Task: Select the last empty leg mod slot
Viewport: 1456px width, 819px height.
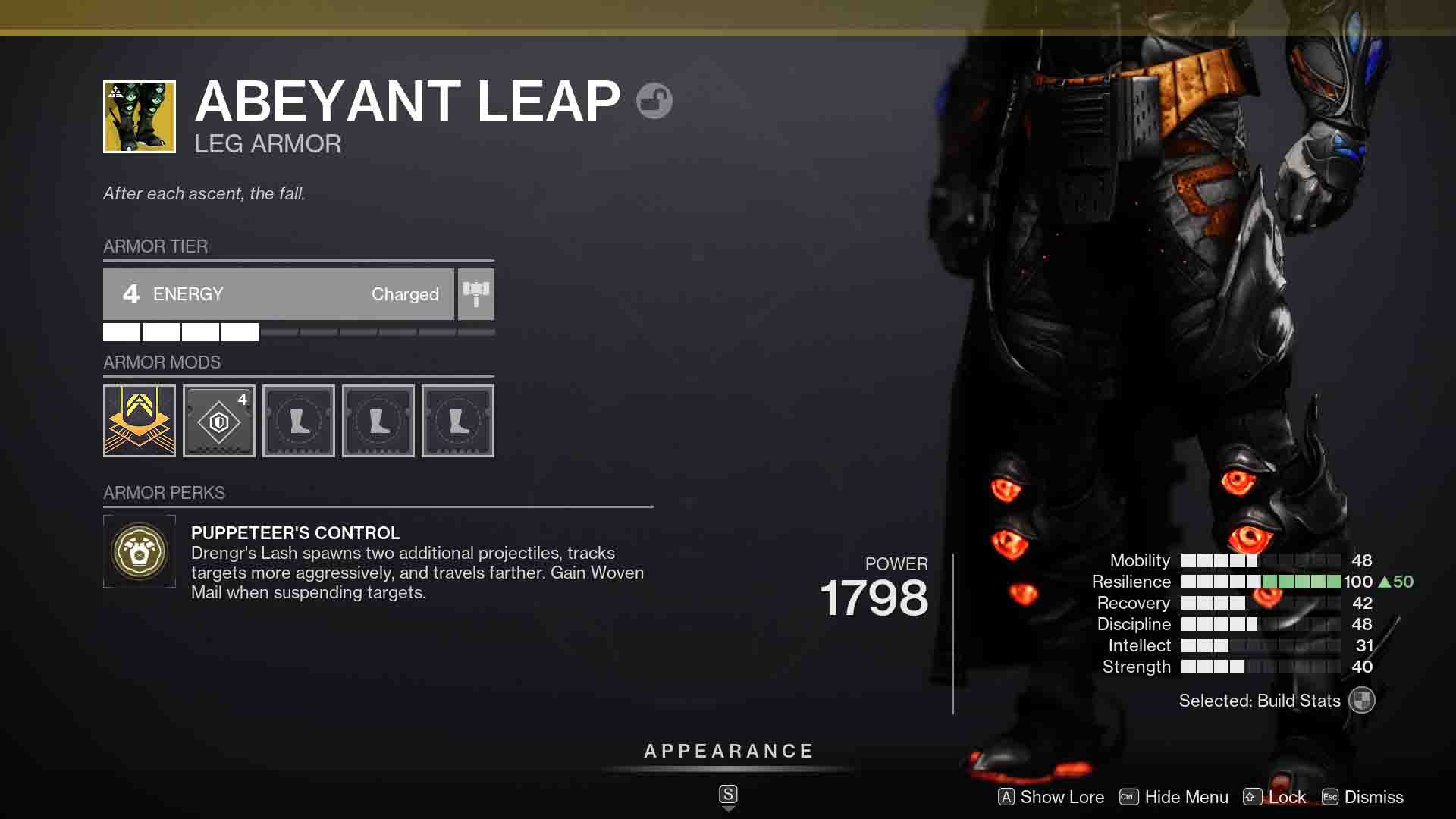Action: 458,420
